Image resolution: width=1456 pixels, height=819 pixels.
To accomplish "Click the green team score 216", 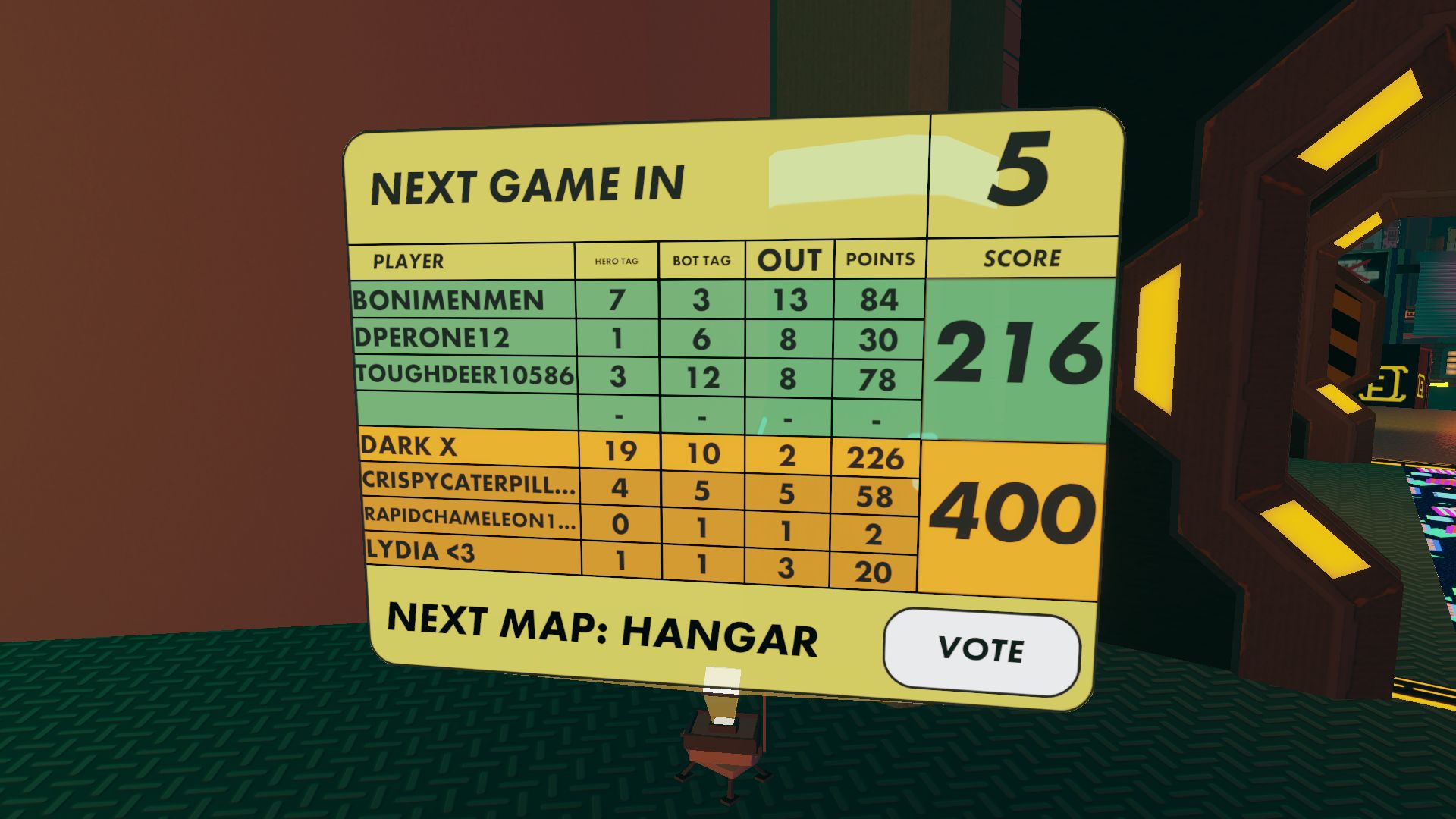I will tap(1020, 353).
